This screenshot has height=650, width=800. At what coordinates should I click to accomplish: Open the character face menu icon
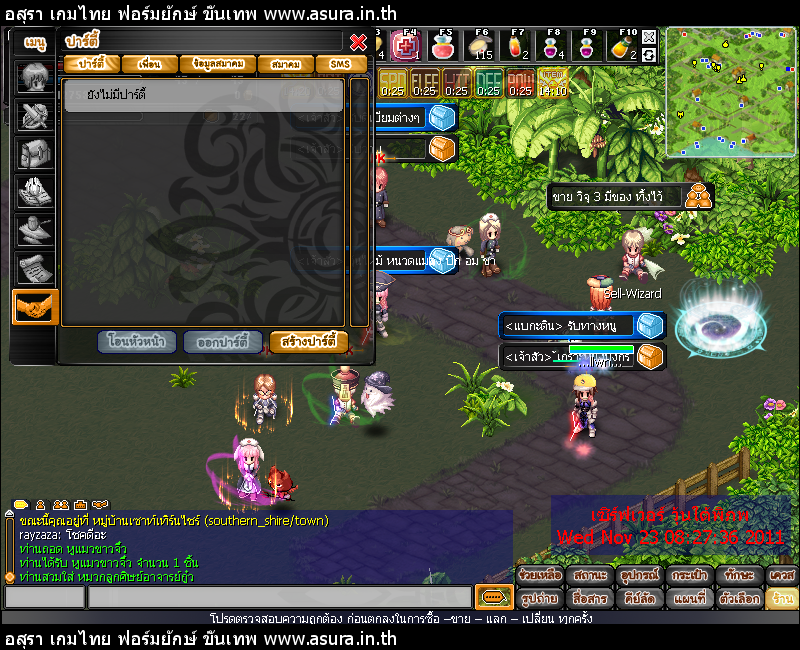(x=35, y=77)
